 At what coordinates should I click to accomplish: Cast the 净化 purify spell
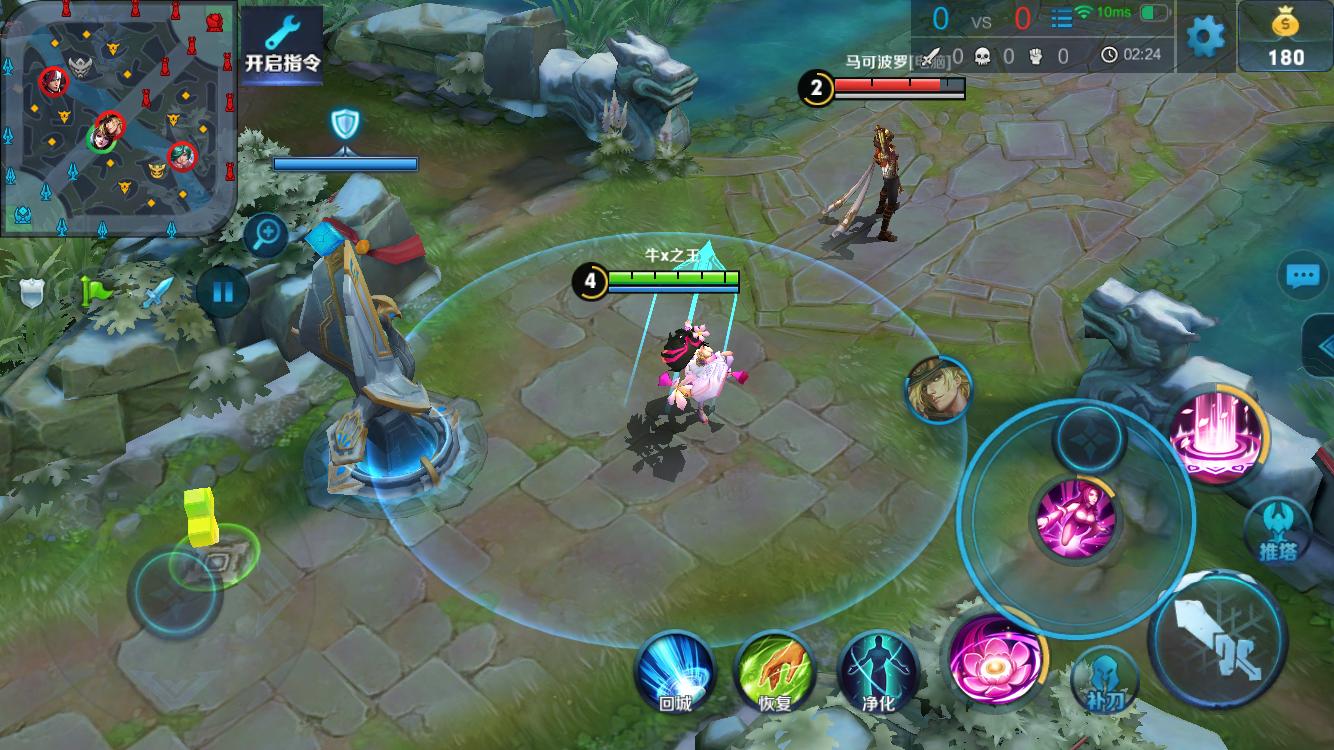click(x=878, y=672)
